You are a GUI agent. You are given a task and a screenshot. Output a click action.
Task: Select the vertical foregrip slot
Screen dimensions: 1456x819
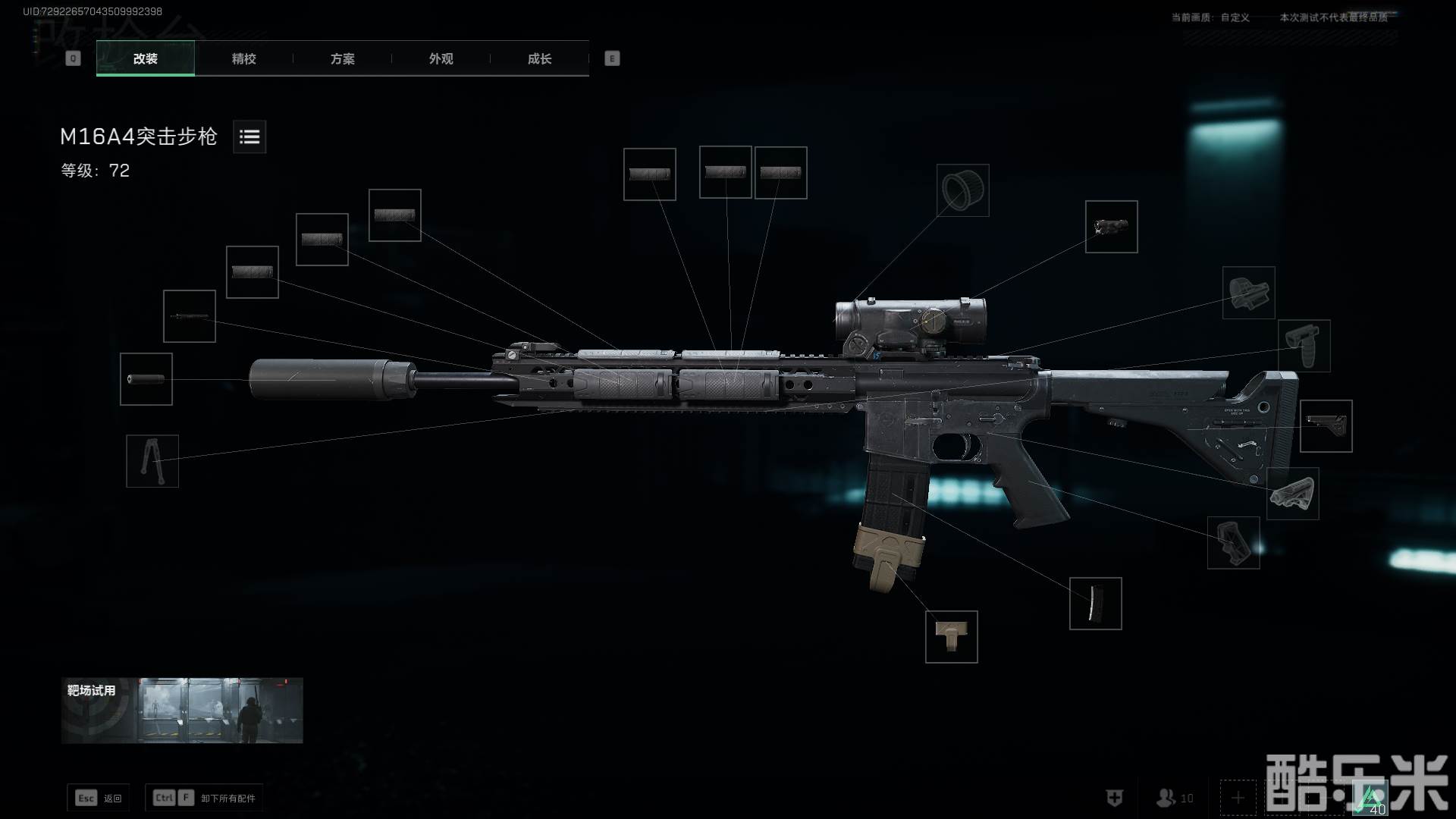point(1304,346)
